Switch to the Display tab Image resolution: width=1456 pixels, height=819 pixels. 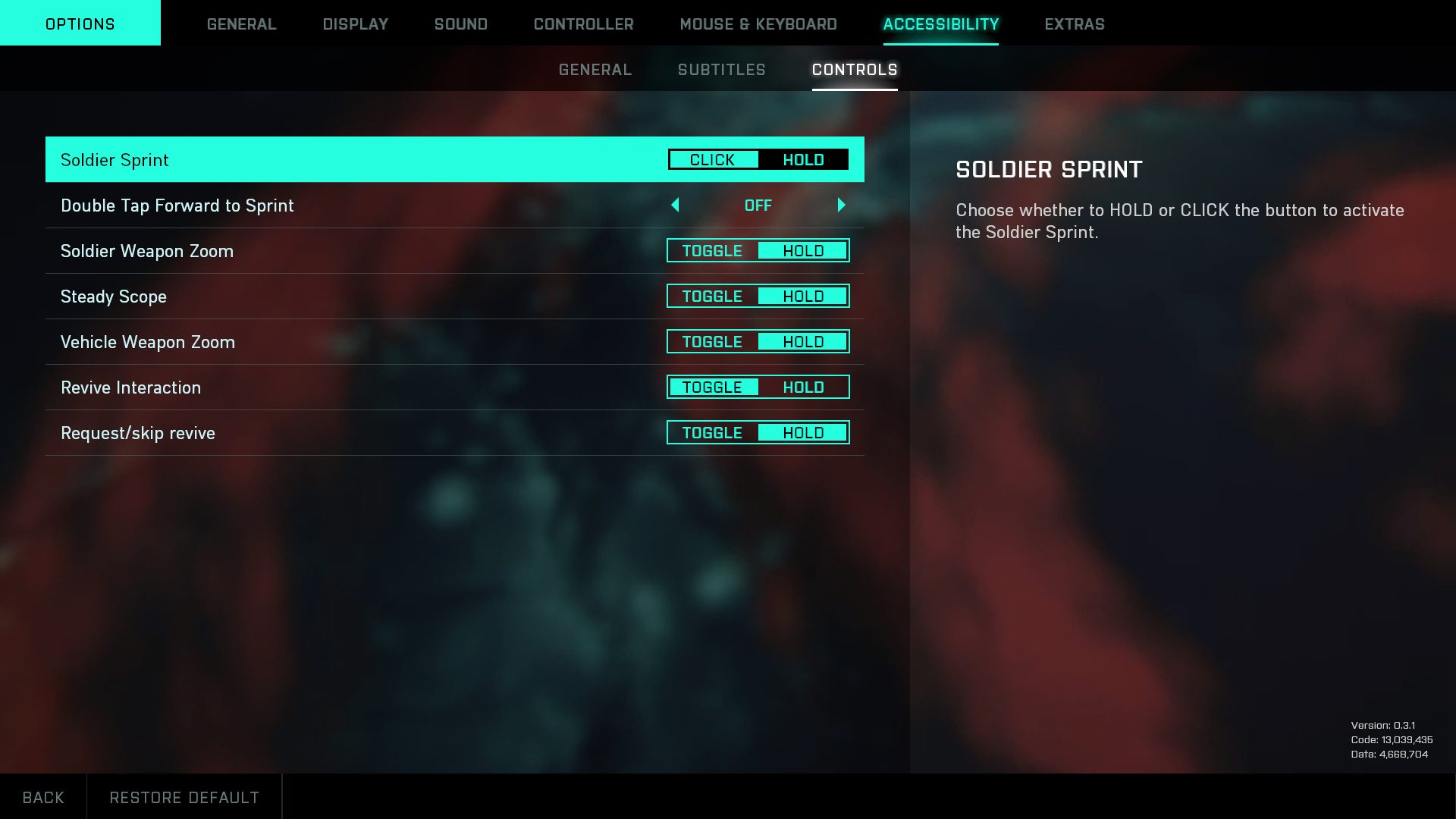point(355,24)
